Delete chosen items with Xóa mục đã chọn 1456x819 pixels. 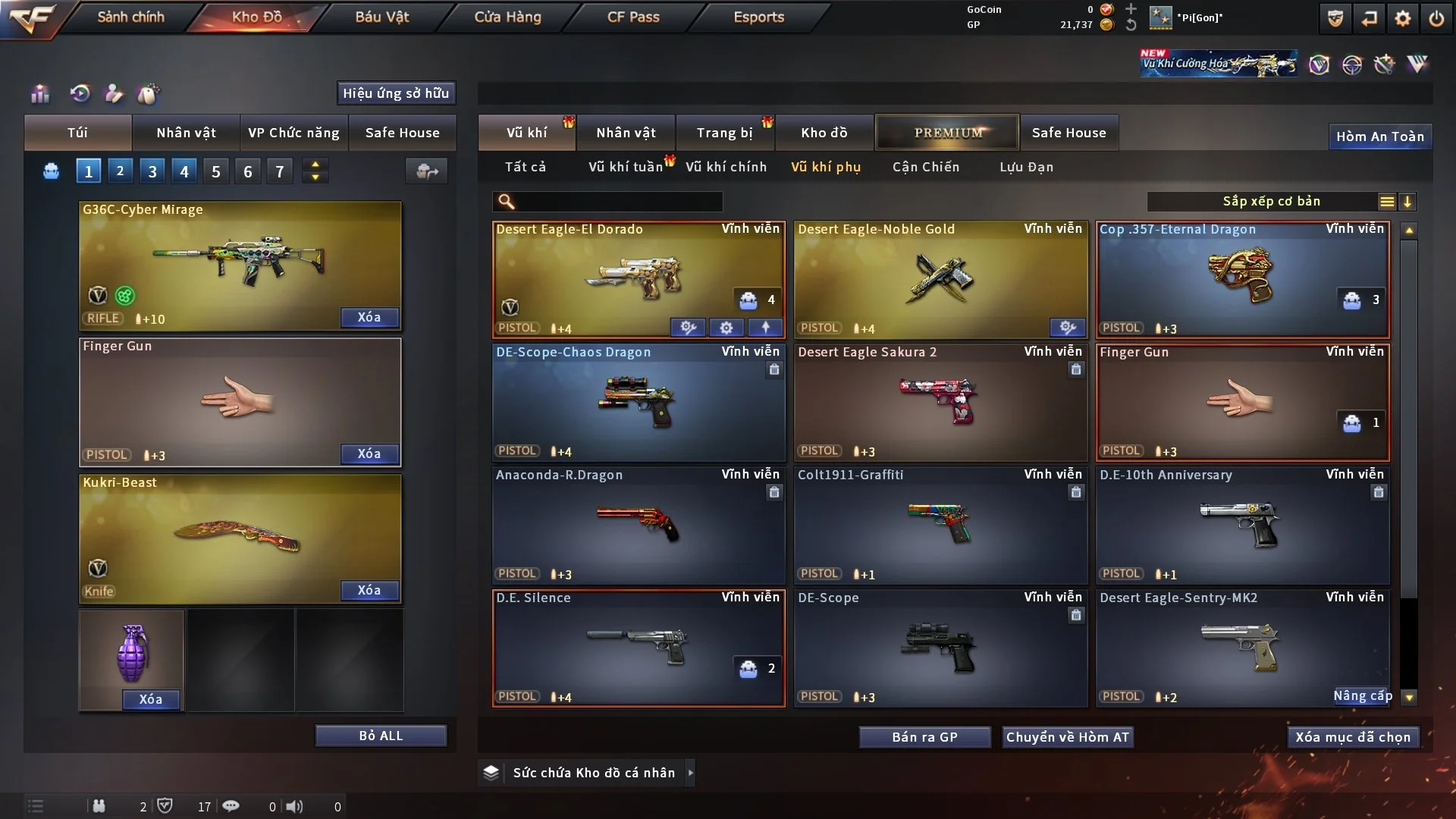point(1353,737)
